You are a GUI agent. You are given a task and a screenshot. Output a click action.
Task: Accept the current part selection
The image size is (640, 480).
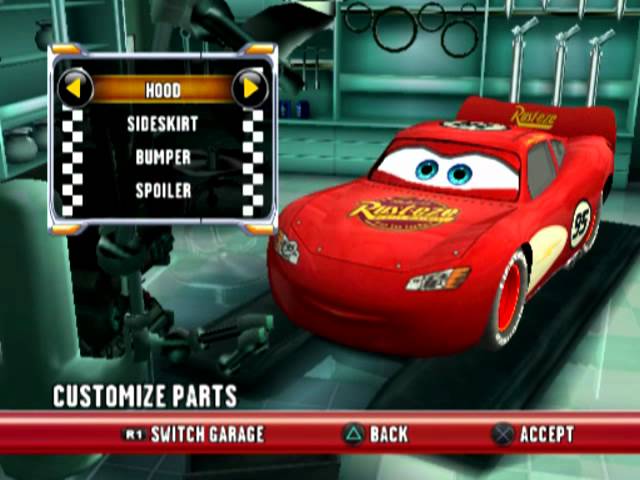pos(533,434)
